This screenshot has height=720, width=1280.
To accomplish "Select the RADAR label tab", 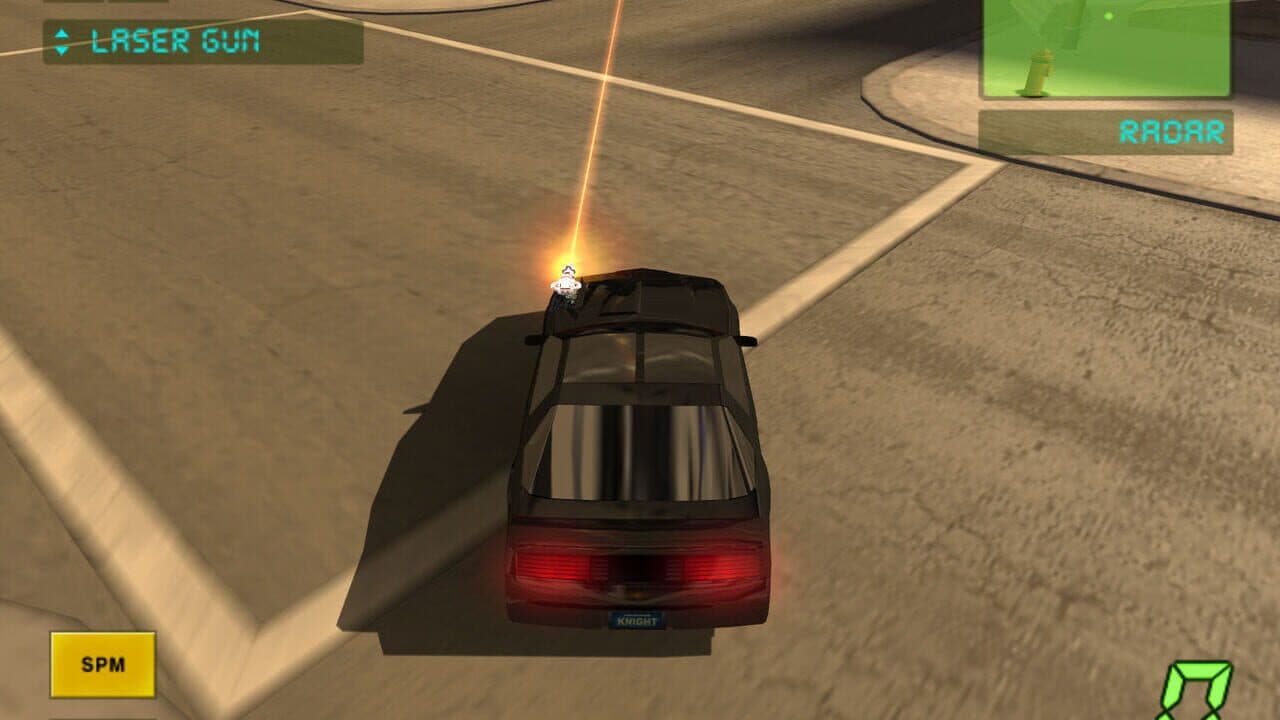I will point(1170,128).
